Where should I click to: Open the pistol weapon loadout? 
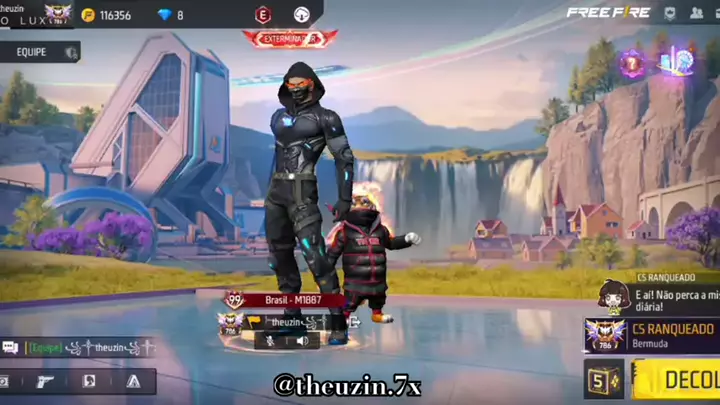pos(46,381)
